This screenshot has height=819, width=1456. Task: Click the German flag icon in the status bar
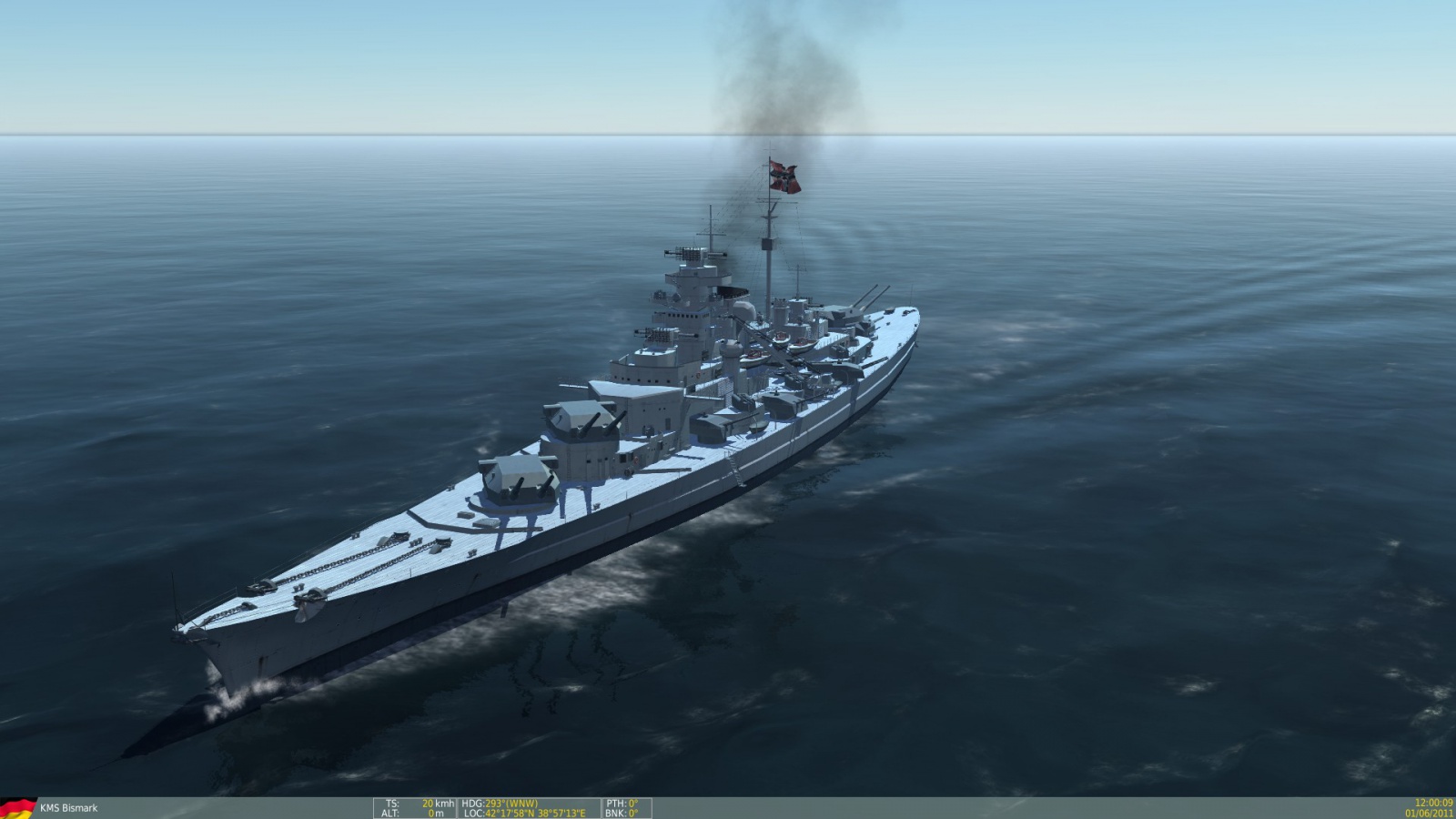click(x=17, y=808)
